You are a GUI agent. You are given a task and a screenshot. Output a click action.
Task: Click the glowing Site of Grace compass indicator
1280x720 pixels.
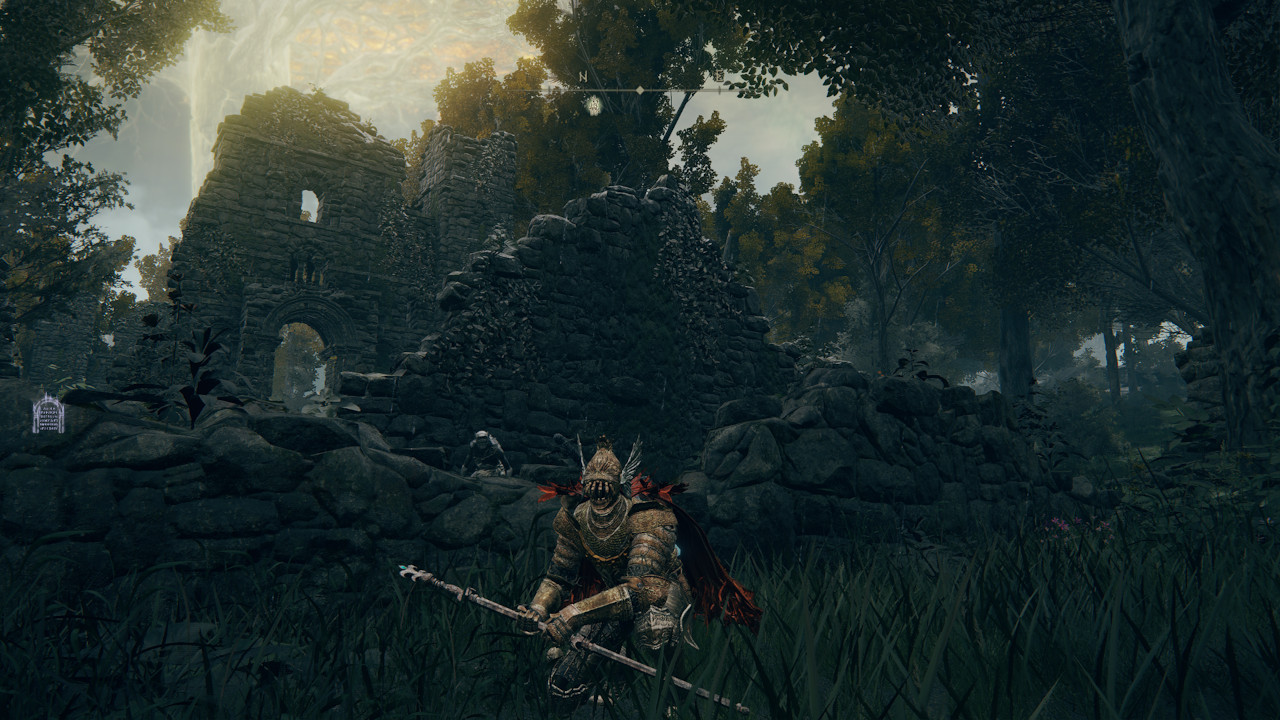tap(594, 105)
